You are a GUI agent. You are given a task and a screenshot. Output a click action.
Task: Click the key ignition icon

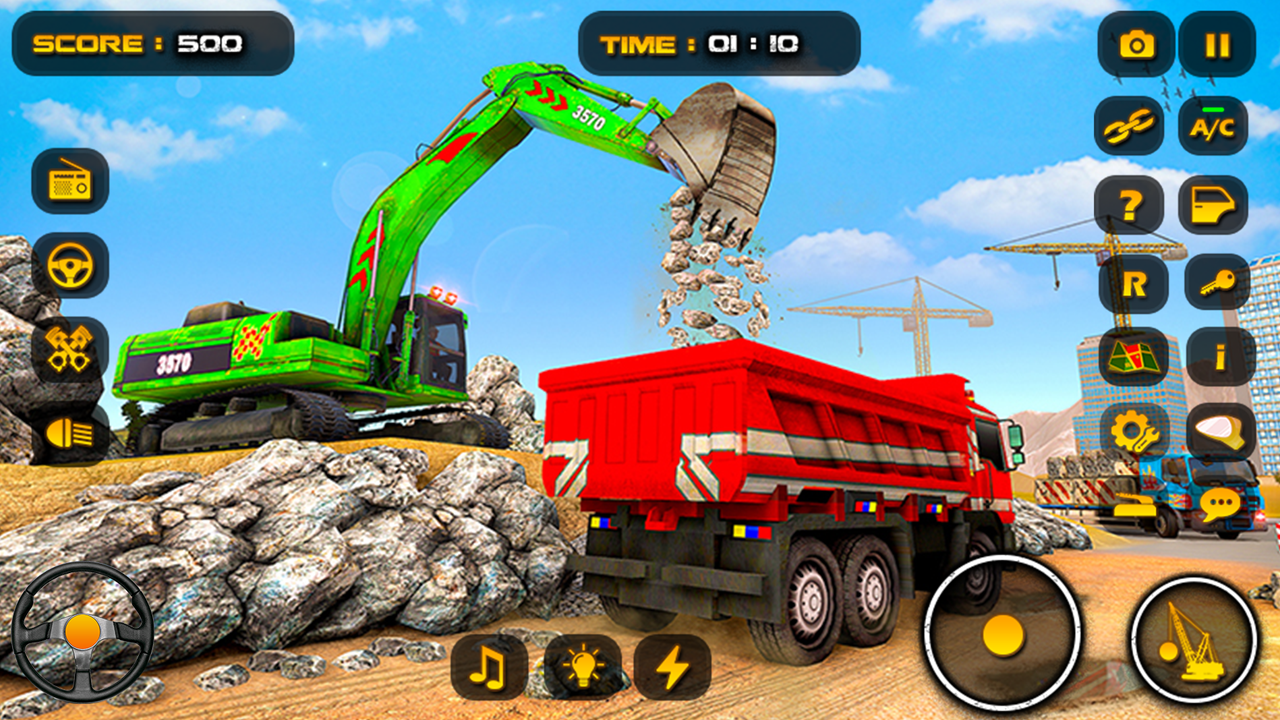1214,283
